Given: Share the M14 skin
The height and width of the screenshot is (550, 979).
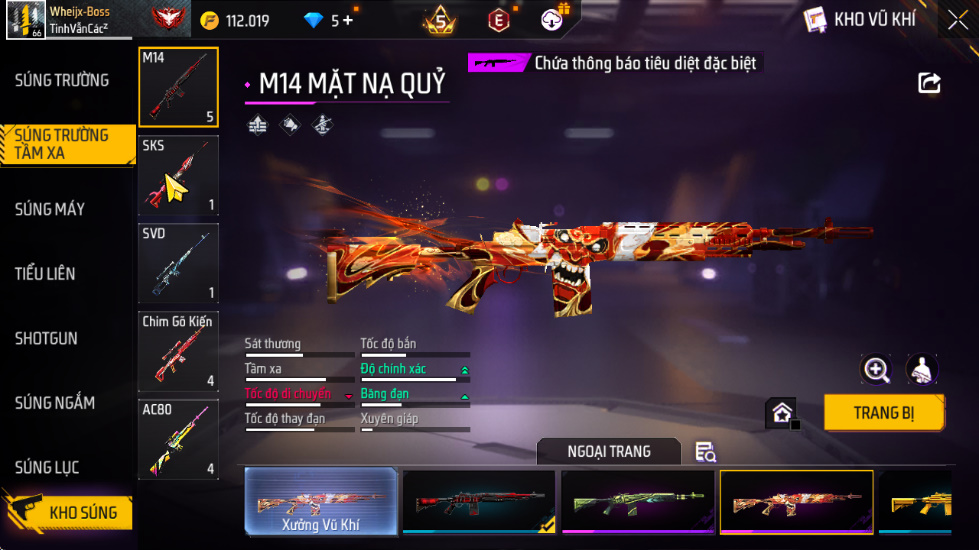Looking at the screenshot, I should pos(930,83).
